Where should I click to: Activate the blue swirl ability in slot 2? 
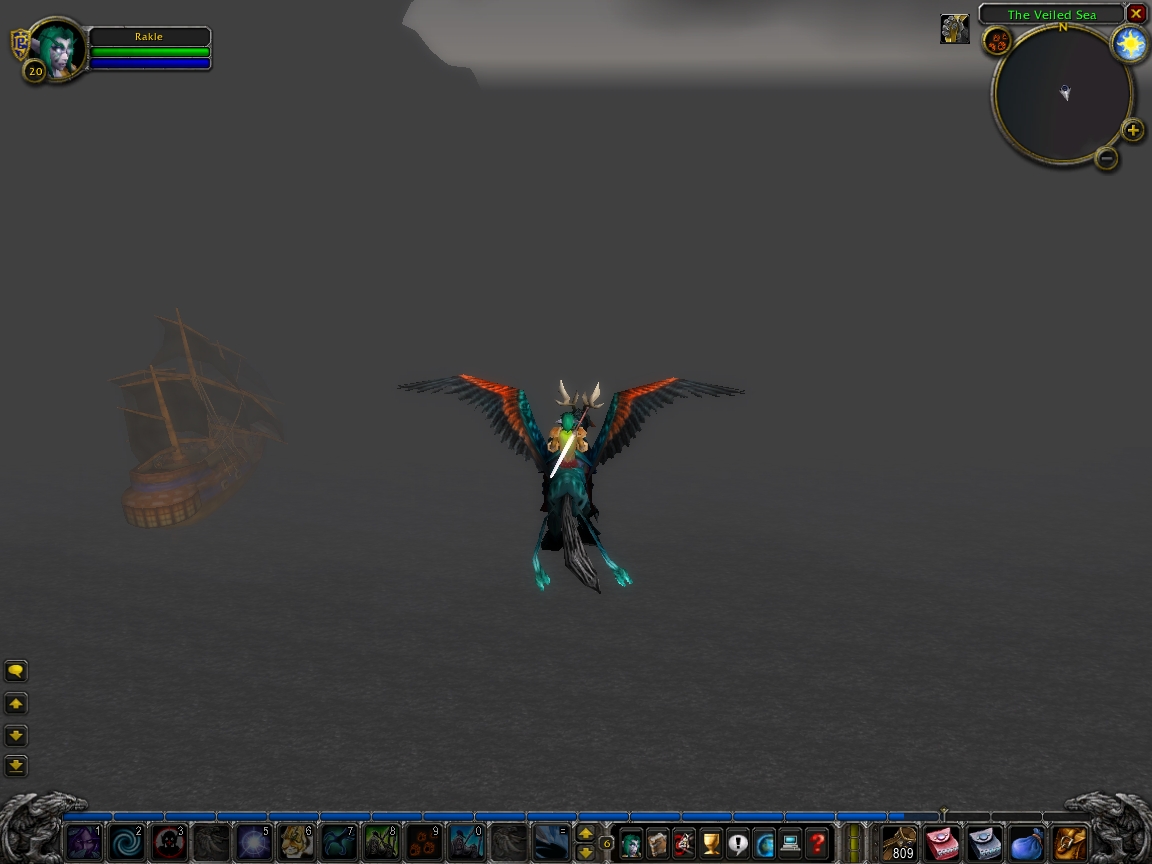coord(126,842)
